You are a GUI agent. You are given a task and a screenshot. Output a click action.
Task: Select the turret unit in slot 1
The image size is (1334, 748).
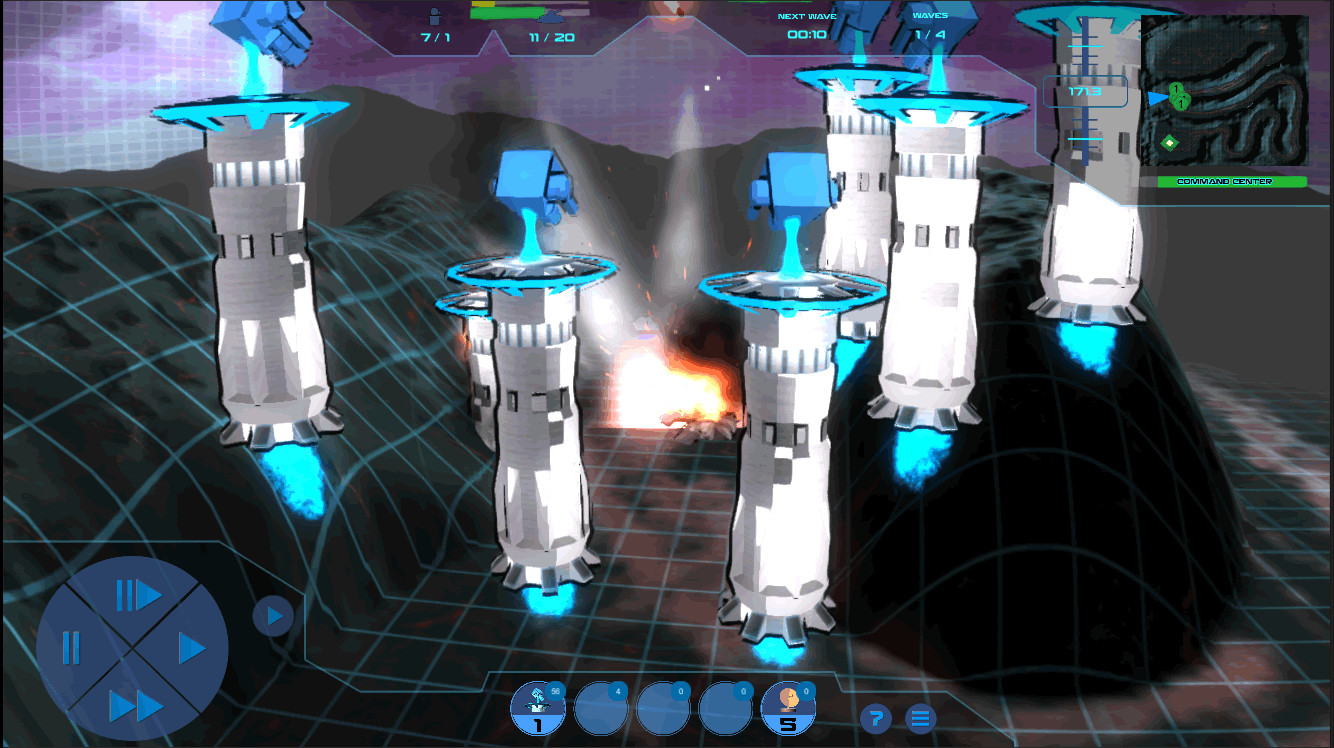[x=538, y=707]
